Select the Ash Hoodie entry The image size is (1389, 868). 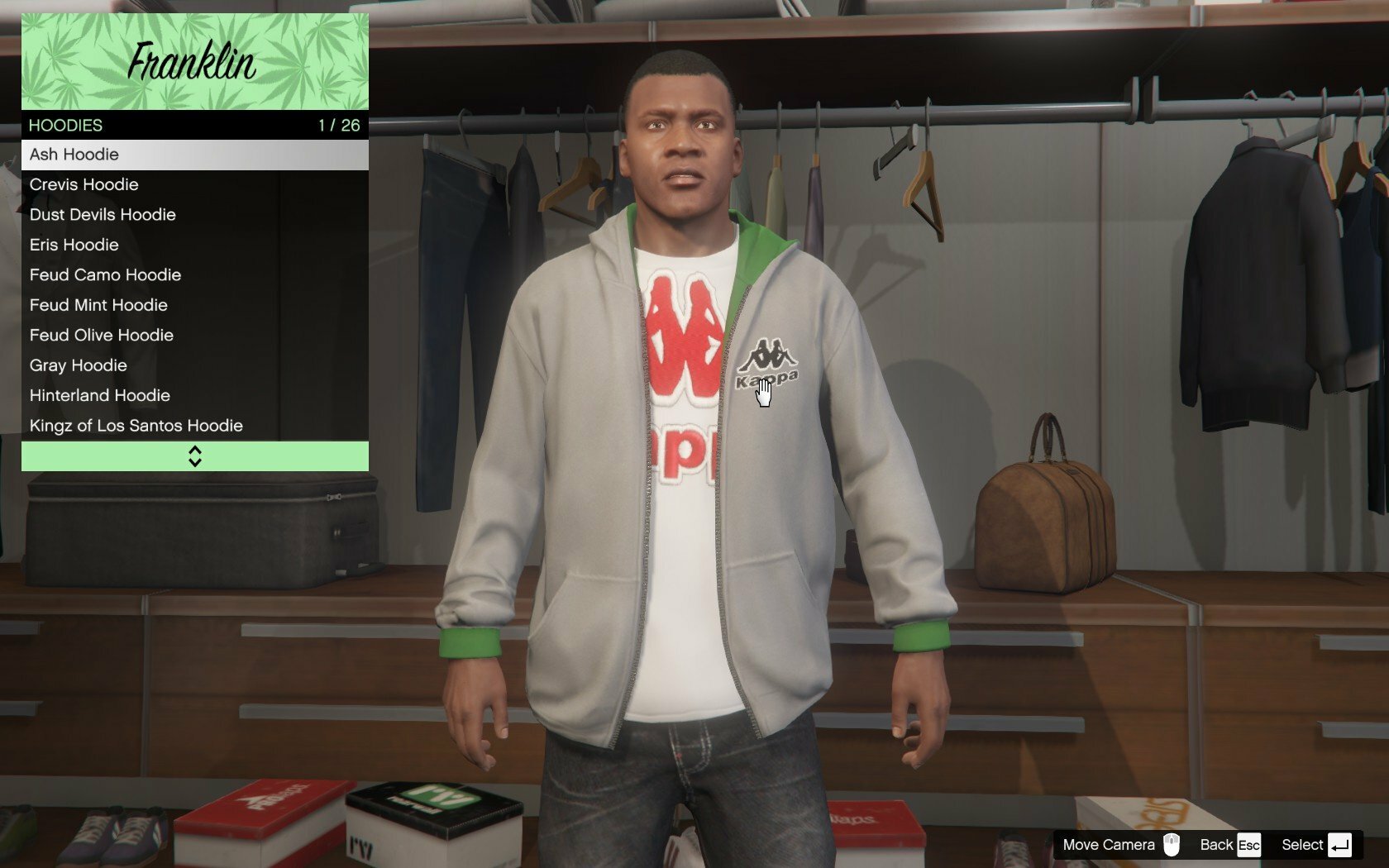194,155
